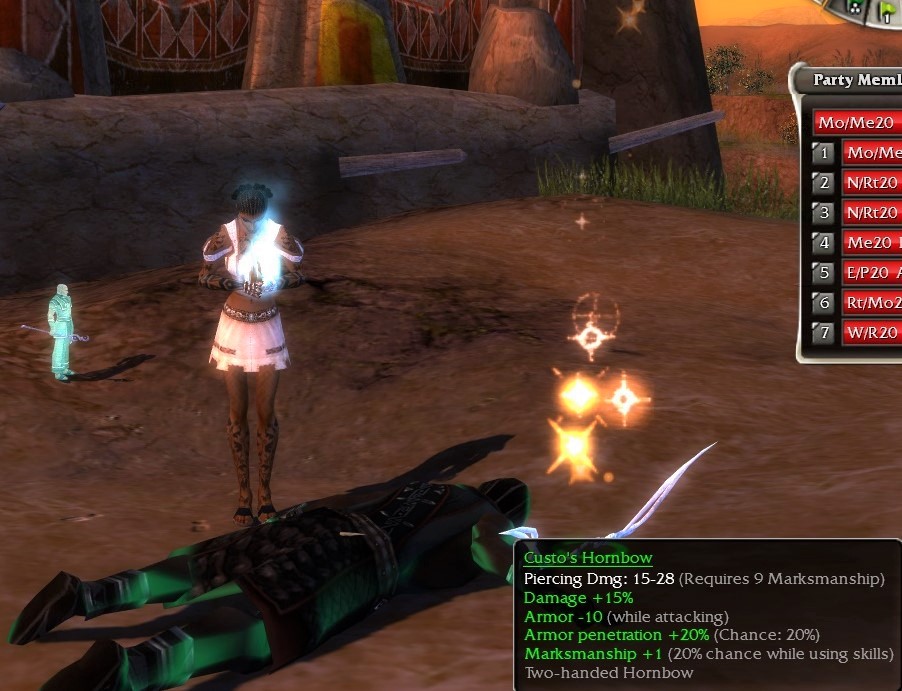Click hero number 1 button

(x=823, y=153)
